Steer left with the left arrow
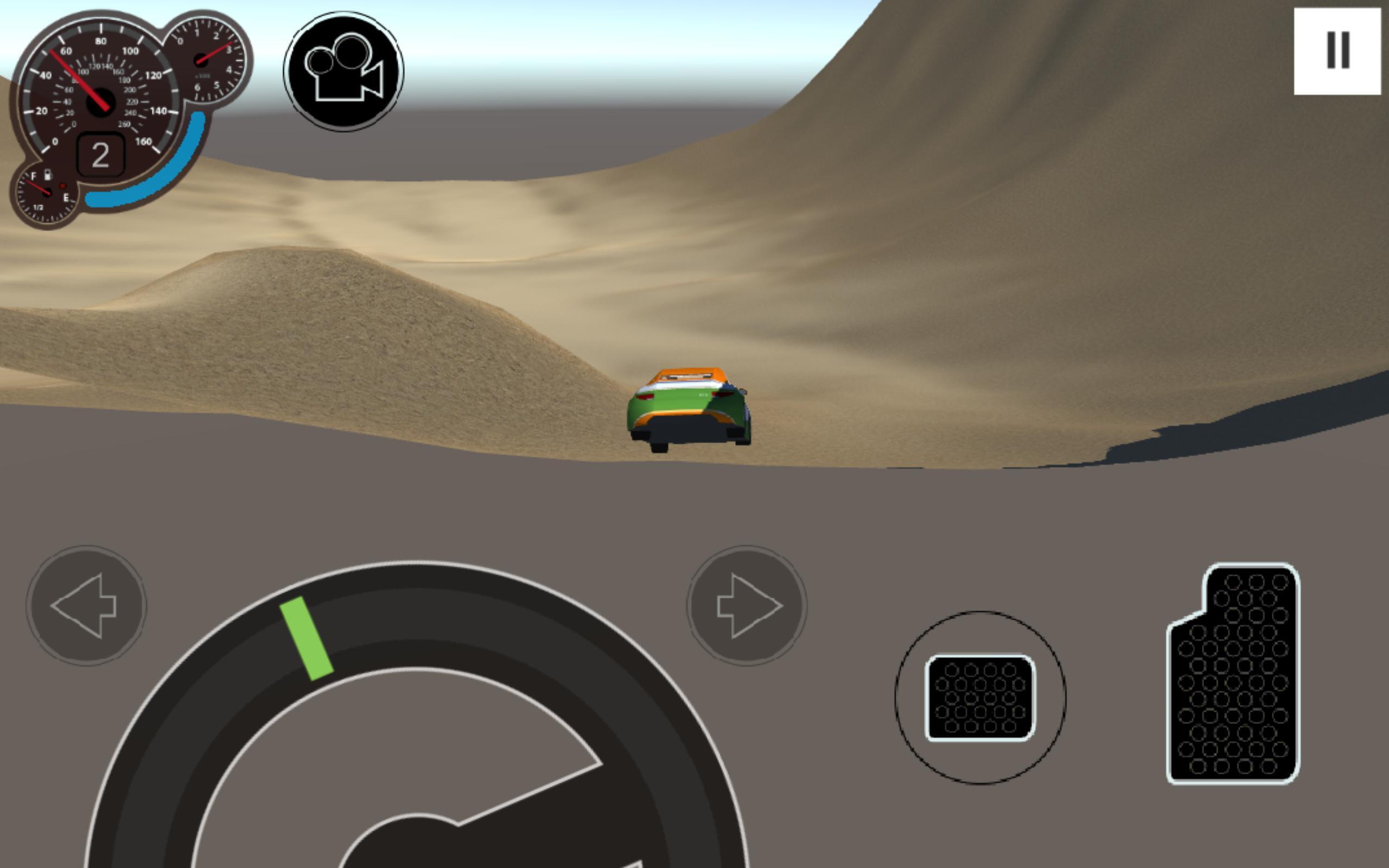The image size is (1389, 868). coord(86,605)
